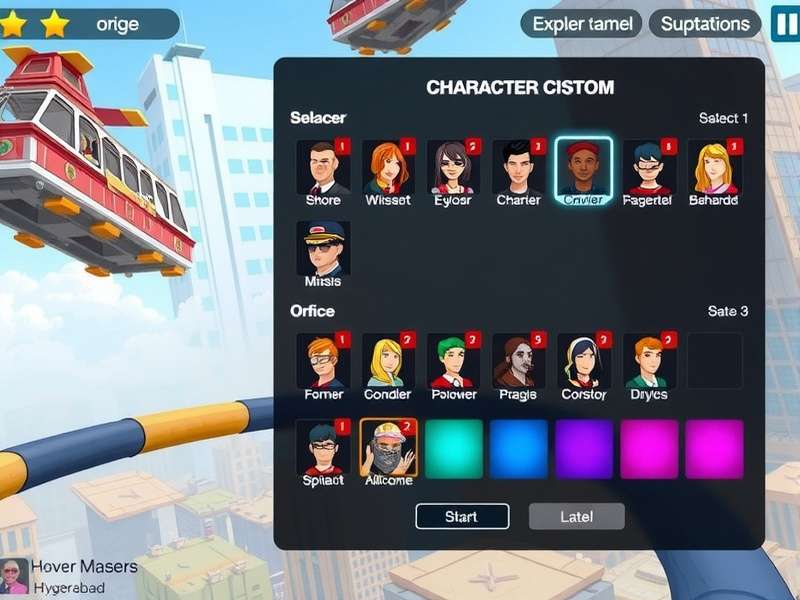Choose the teal color swatch
Image resolution: width=800 pixels, height=600 pixels.
[454, 449]
